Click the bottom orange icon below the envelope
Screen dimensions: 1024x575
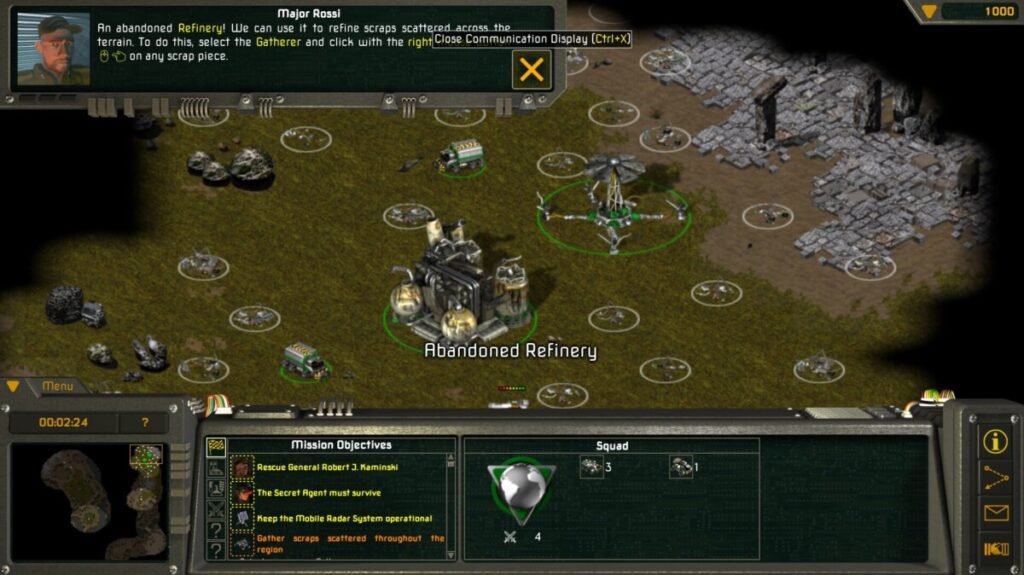click(995, 548)
